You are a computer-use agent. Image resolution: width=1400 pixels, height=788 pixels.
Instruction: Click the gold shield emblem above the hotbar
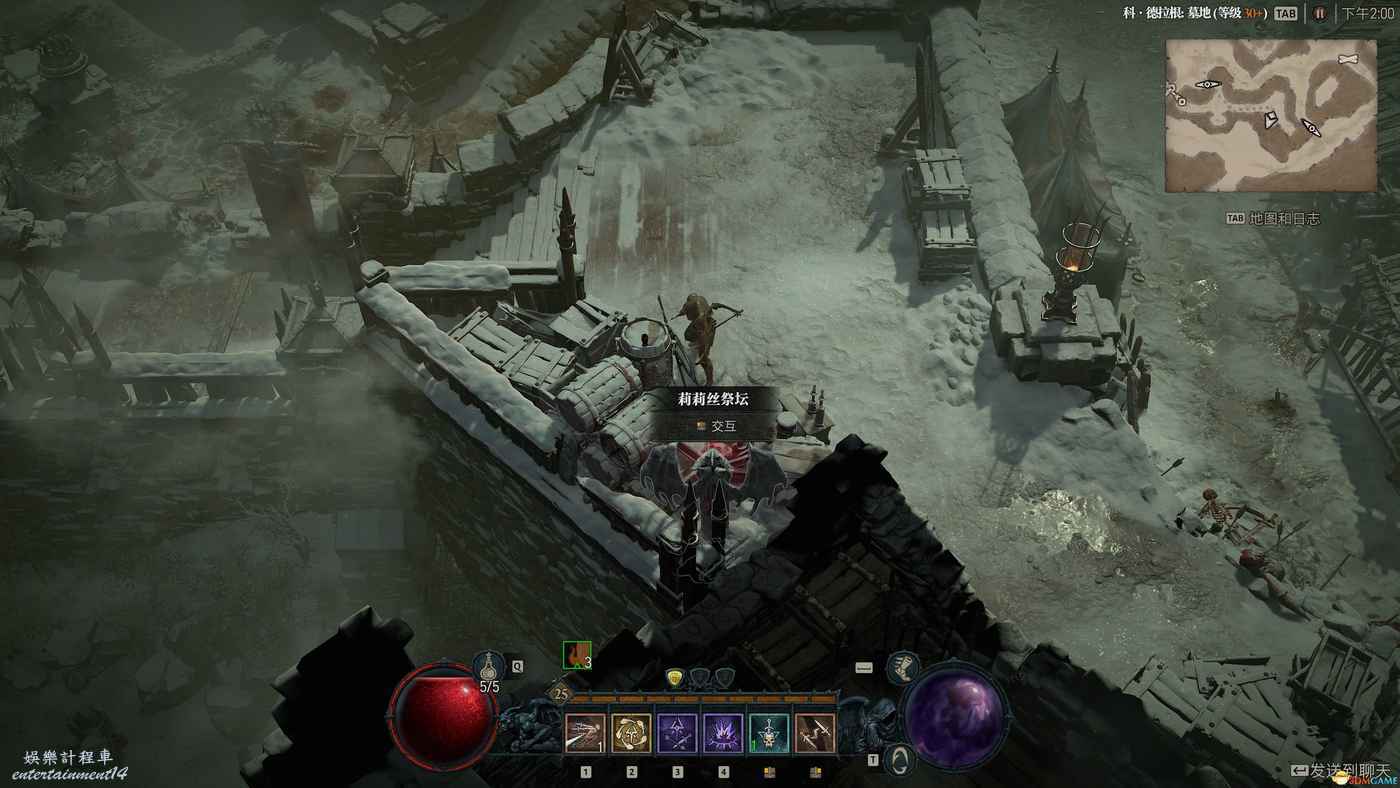[x=676, y=678]
